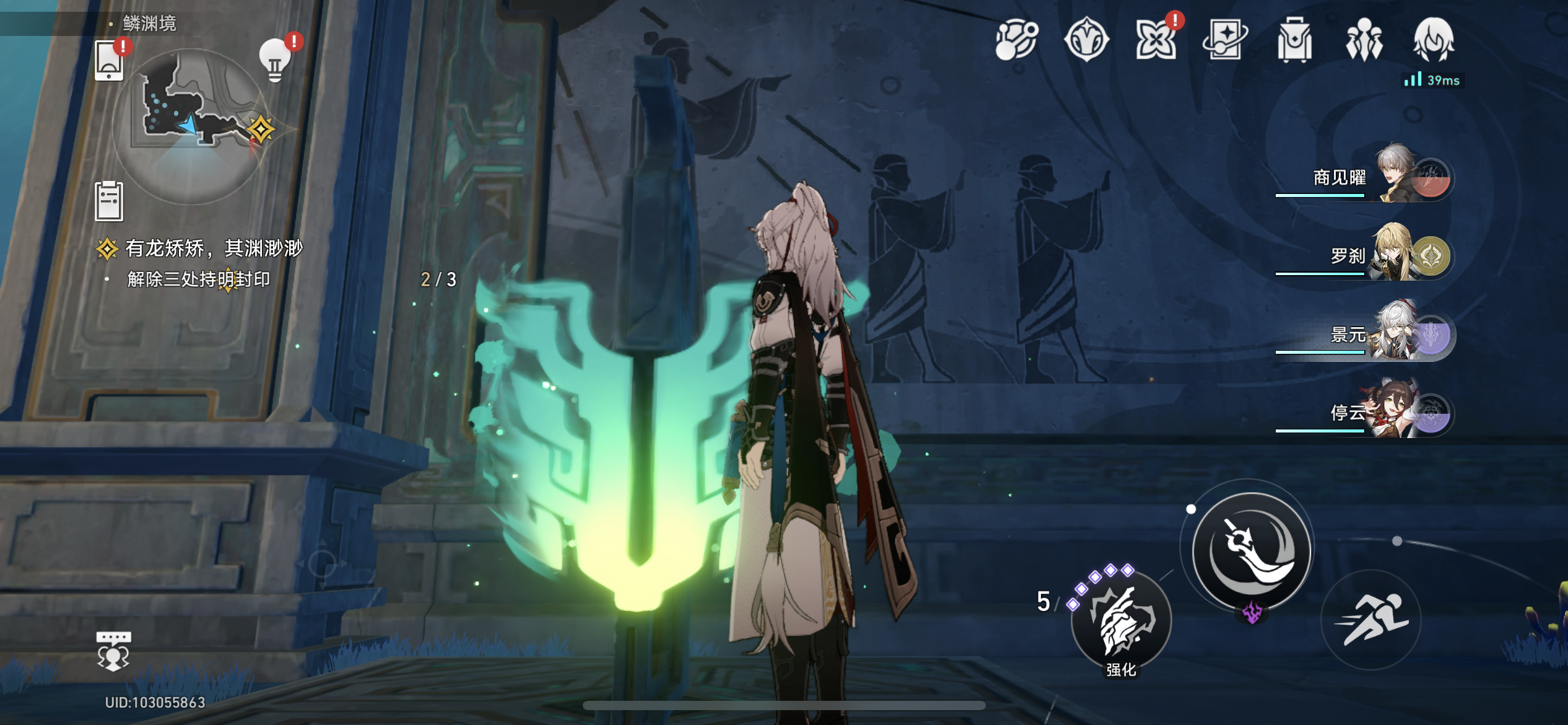Open the circular minimap

[x=190, y=126]
